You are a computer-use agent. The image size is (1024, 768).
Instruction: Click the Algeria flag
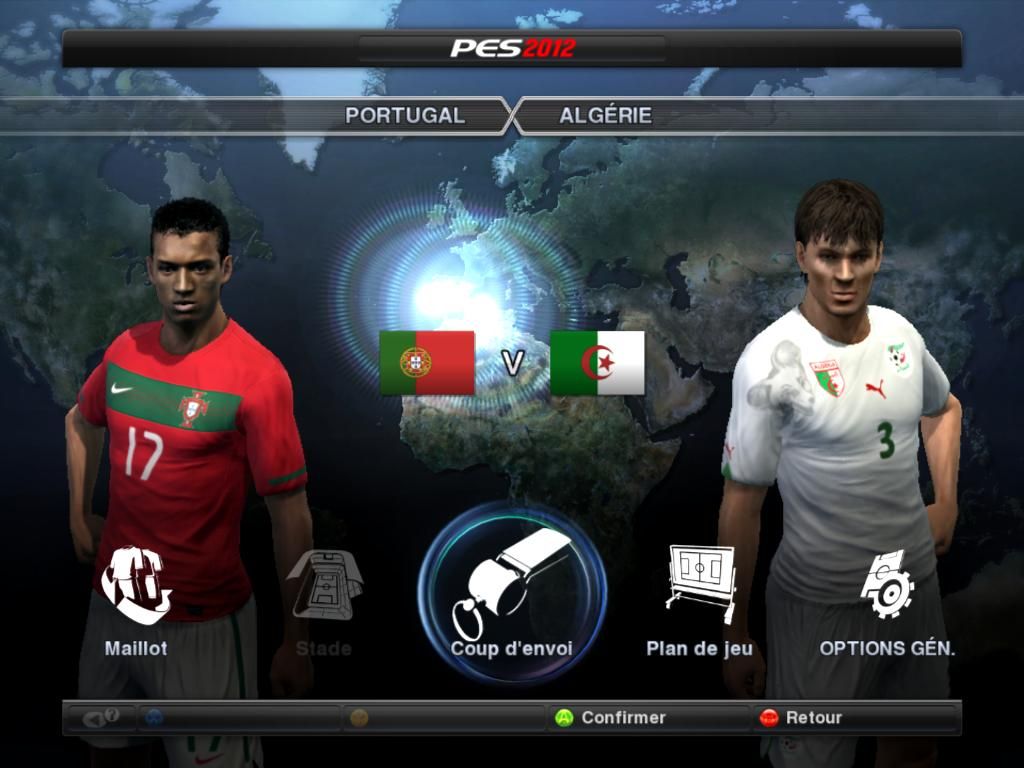pos(597,362)
